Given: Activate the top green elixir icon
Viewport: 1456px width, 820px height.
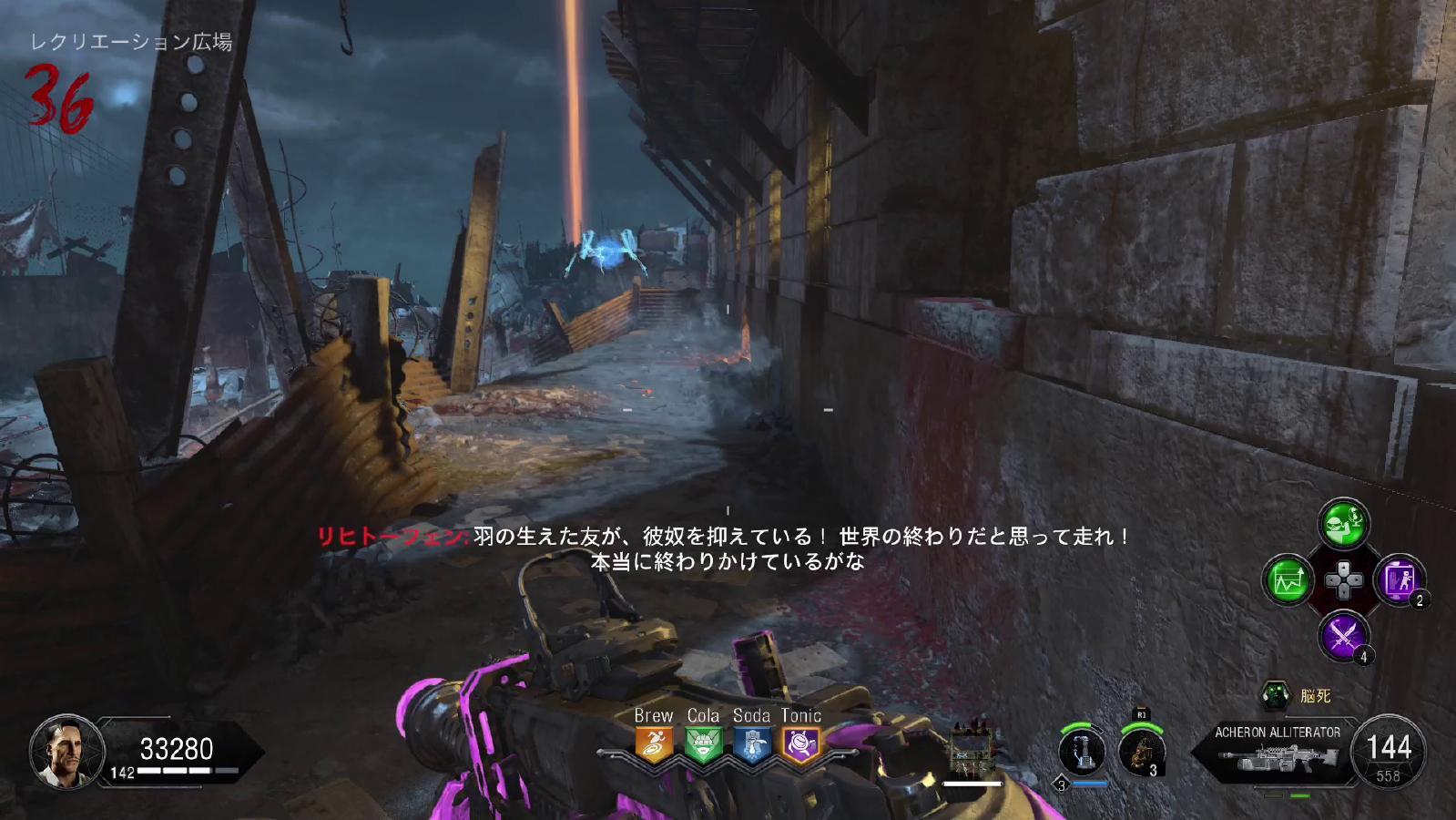Looking at the screenshot, I should 1343,523.
